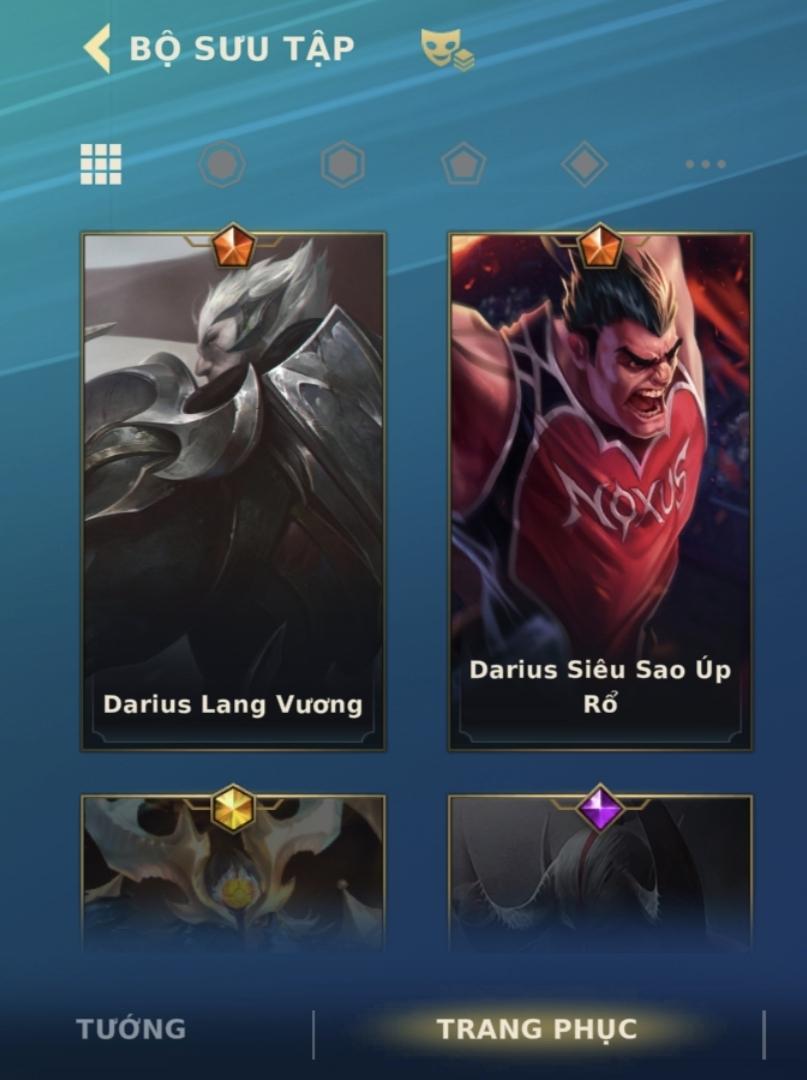
Task: Filter by diamond gem rarity
Action: 585,164
